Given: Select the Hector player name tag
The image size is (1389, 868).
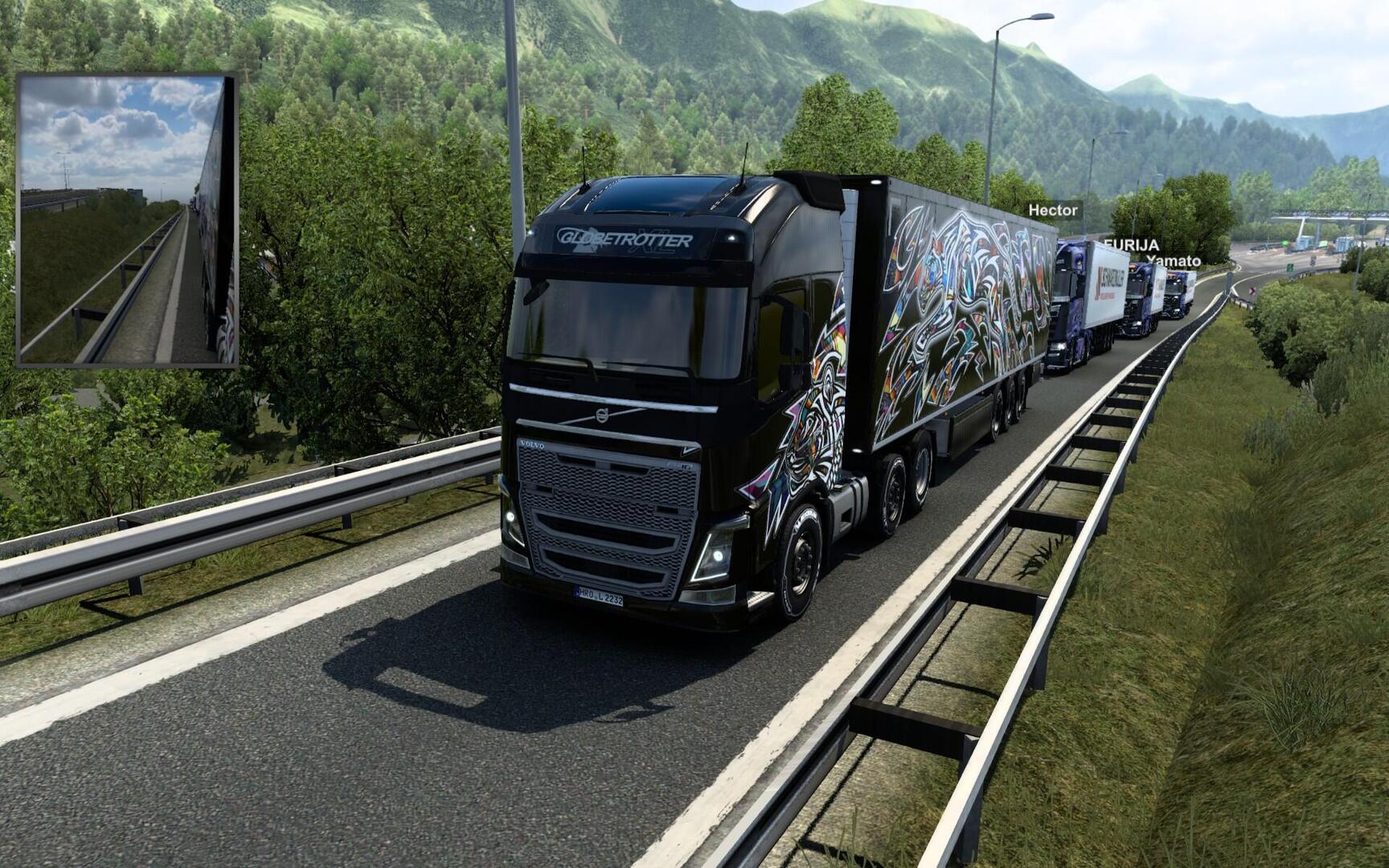Looking at the screenshot, I should coord(1053,210).
